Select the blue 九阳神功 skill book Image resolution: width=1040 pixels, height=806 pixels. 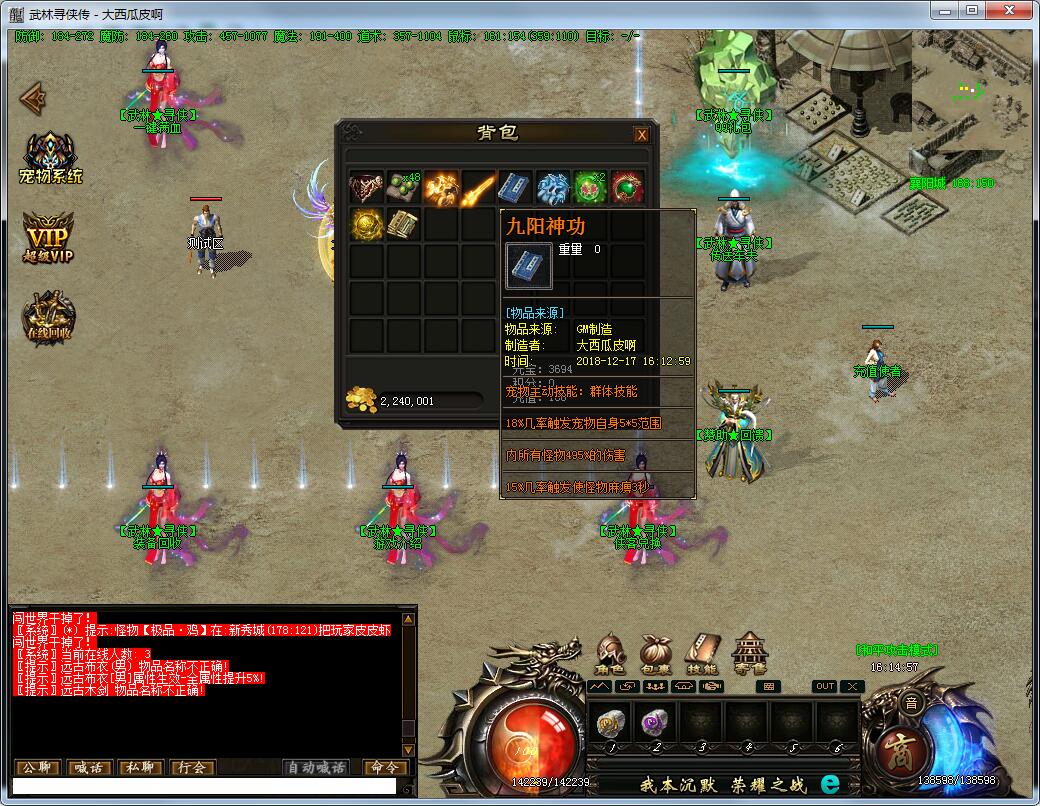(516, 187)
